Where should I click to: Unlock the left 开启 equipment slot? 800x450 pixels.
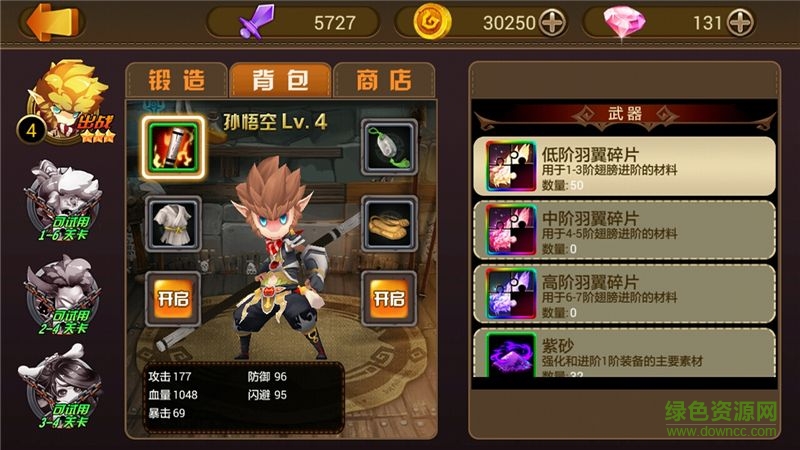click(174, 298)
